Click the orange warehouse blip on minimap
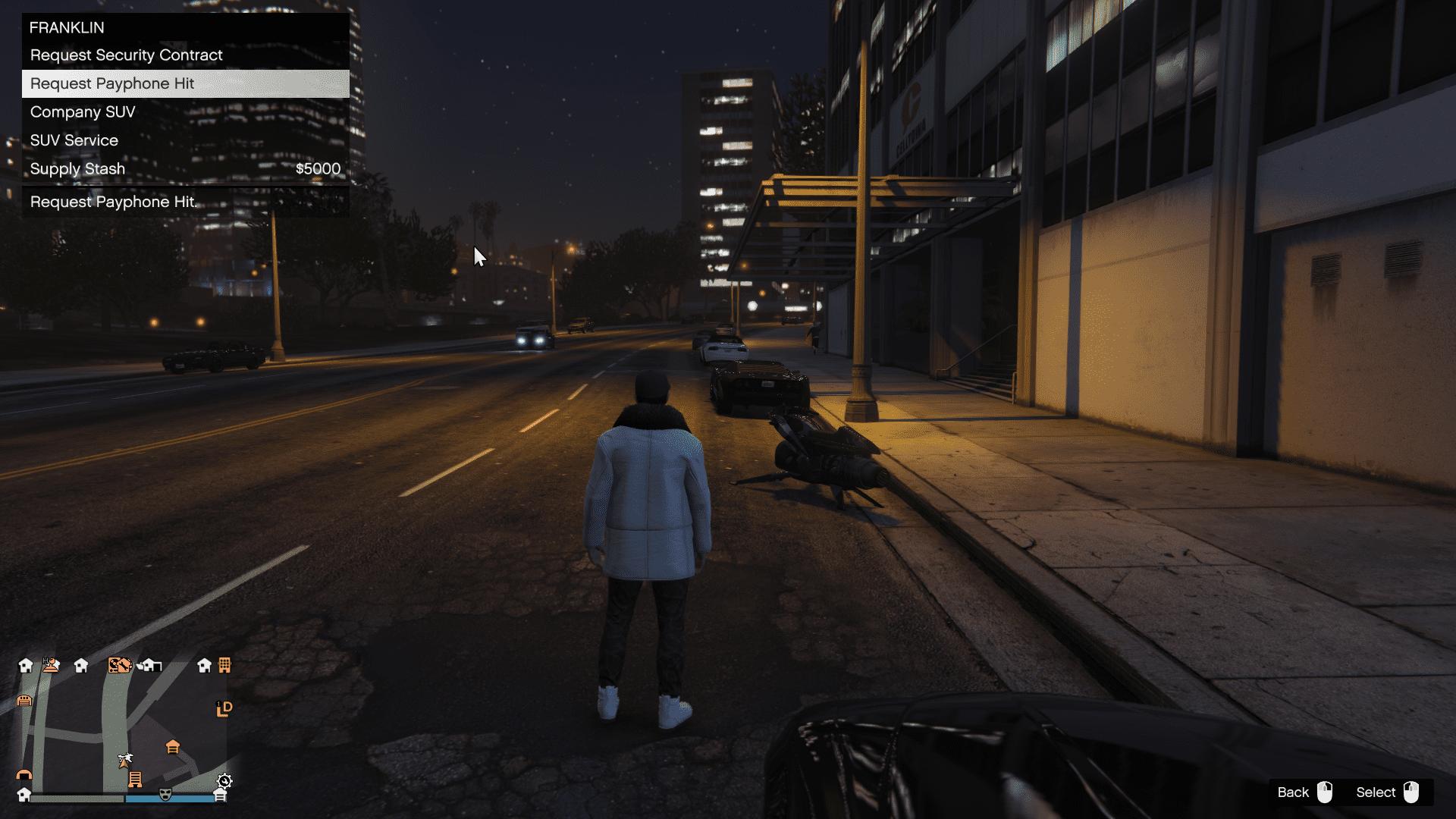1456x819 pixels. coord(173,747)
